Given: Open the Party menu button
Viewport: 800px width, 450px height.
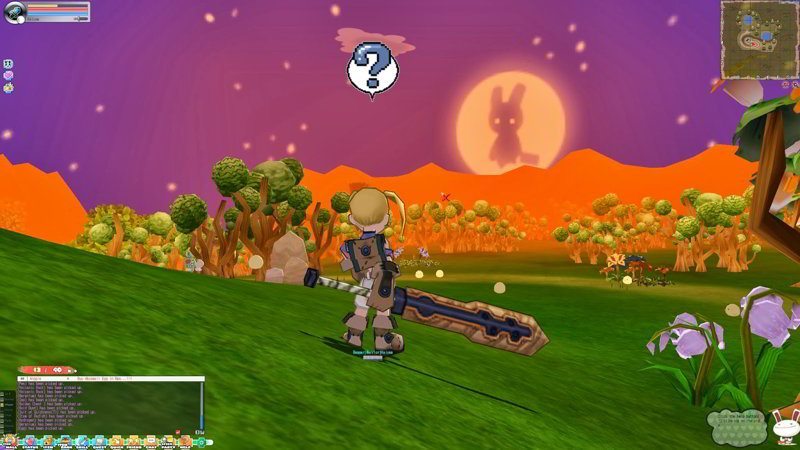Looking at the screenshot, I should click(168, 441).
